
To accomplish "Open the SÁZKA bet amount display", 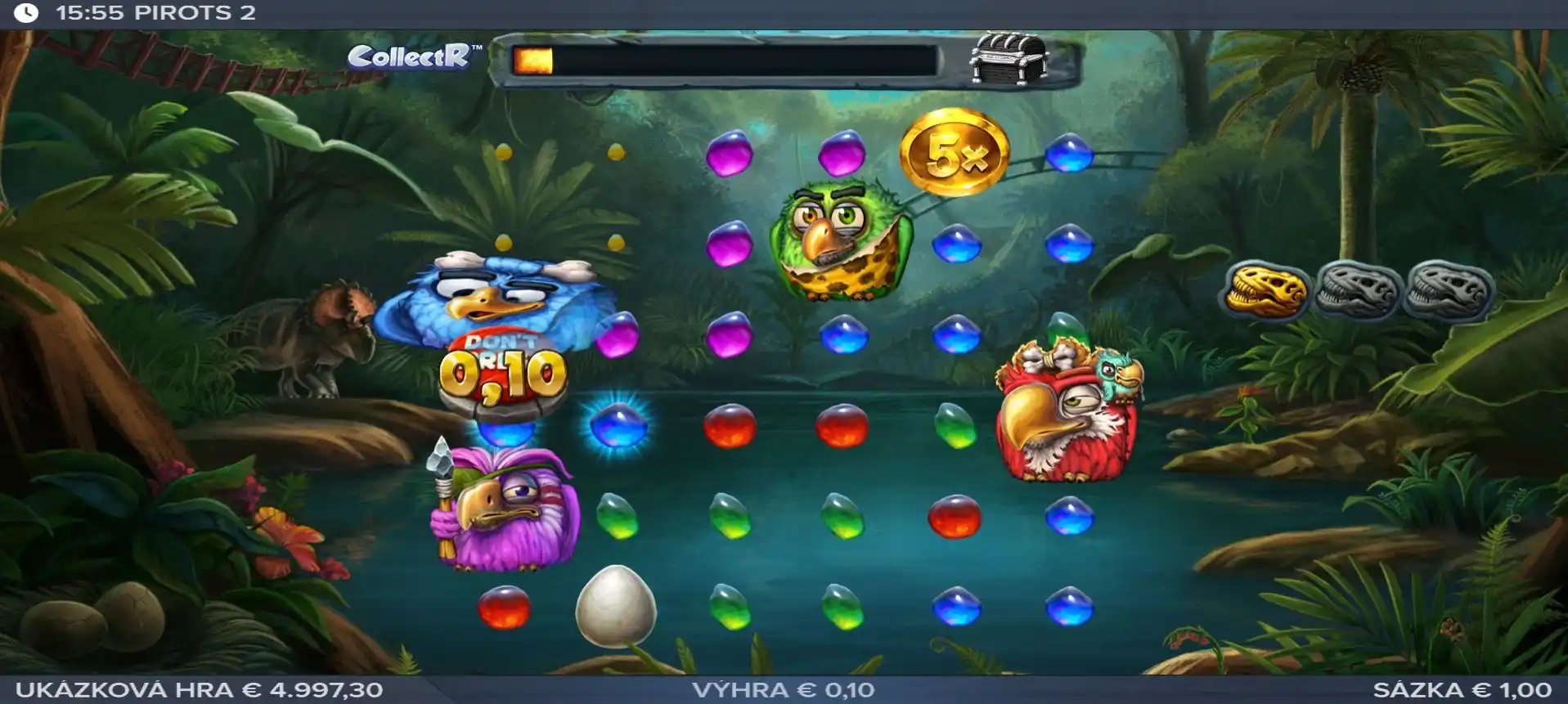I will tap(1462, 690).
